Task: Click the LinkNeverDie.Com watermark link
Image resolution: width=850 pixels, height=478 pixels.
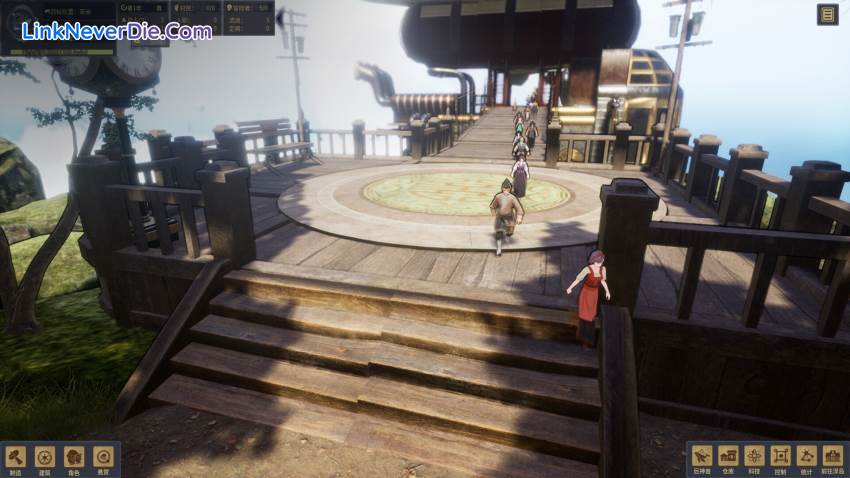Action: [116, 31]
